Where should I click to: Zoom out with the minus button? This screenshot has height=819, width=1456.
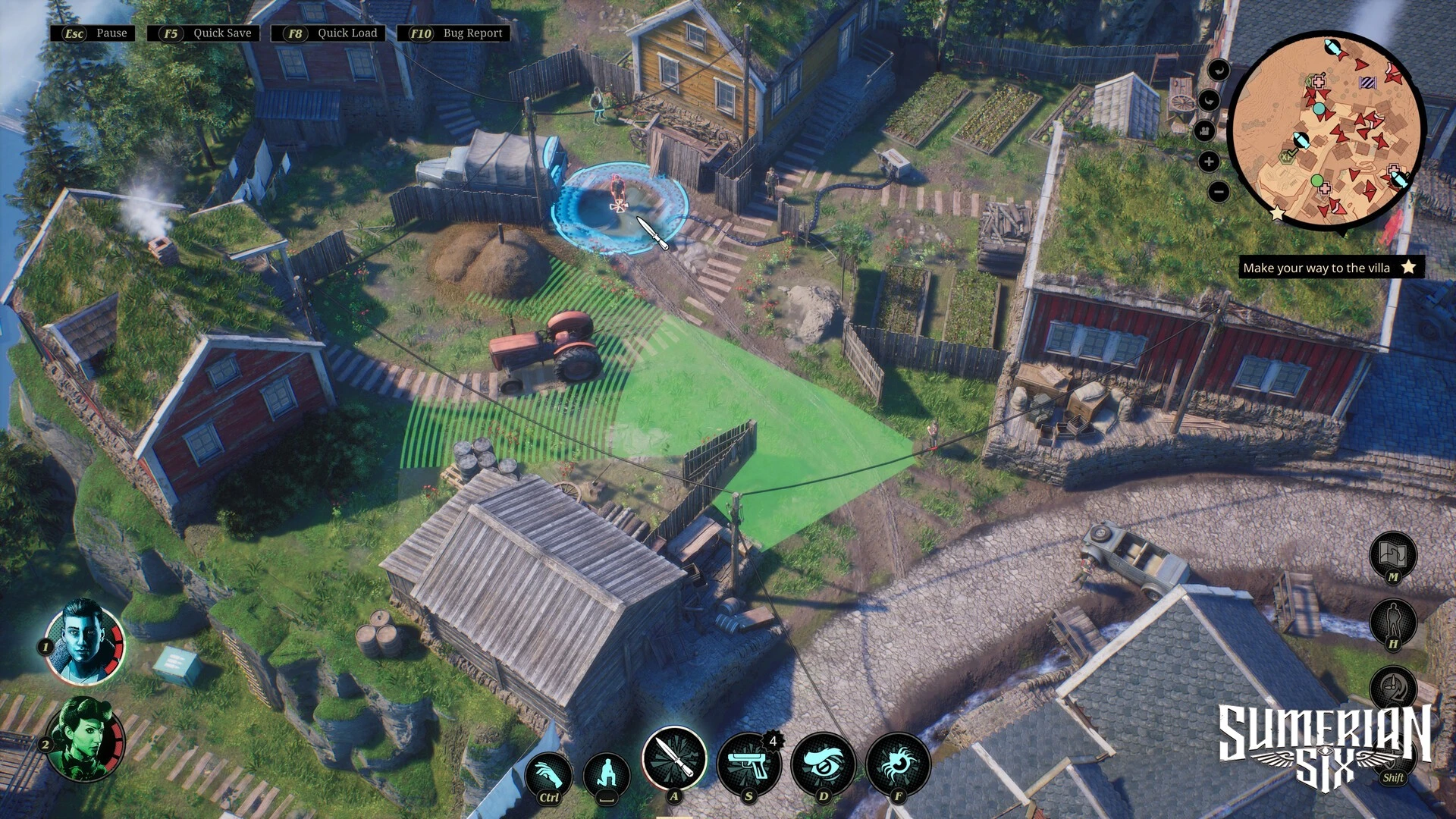click(x=1218, y=192)
